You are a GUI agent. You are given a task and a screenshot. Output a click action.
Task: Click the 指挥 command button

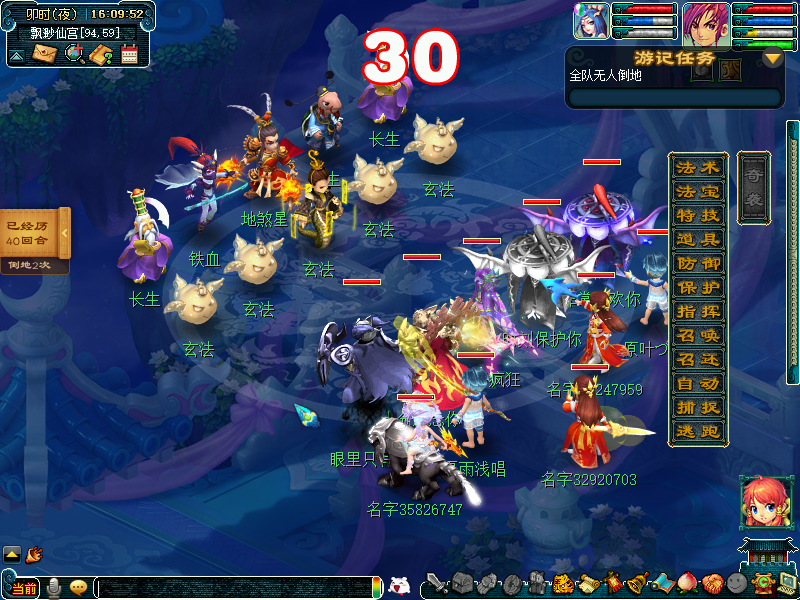(x=697, y=311)
